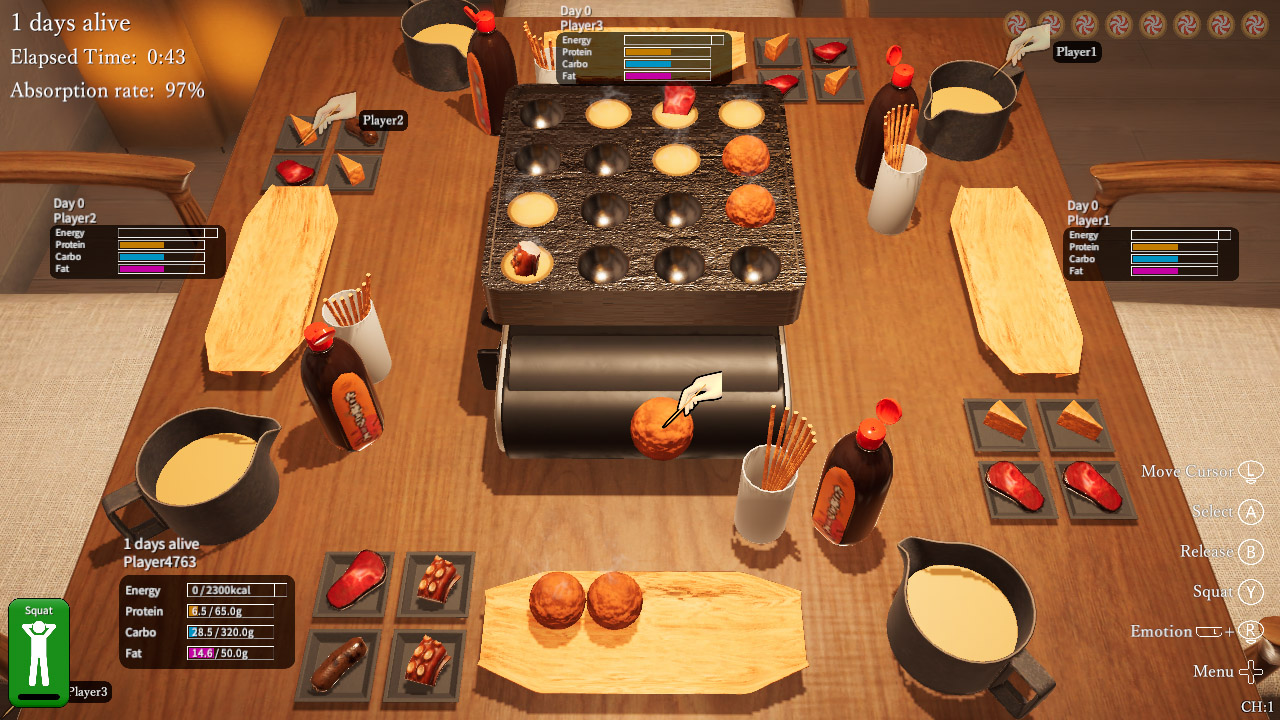
Task: Click the Player1 name tag label
Action: (1075, 52)
